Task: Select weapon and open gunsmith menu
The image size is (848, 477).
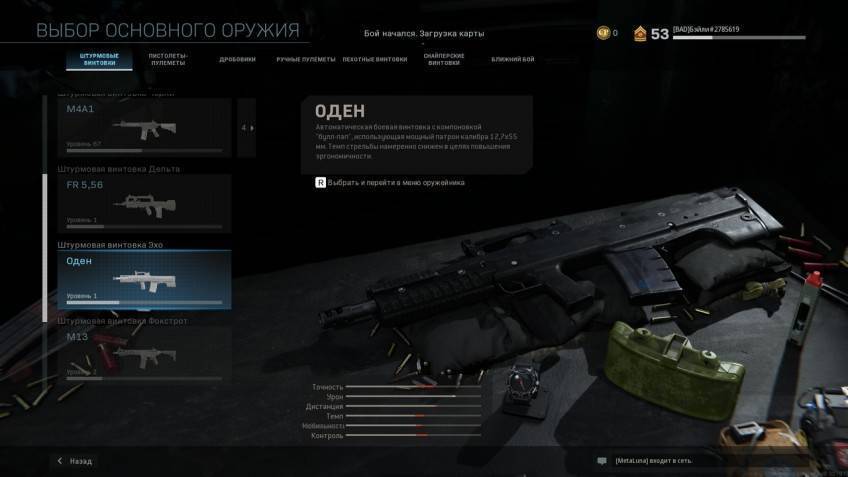Action: coord(391,183)
